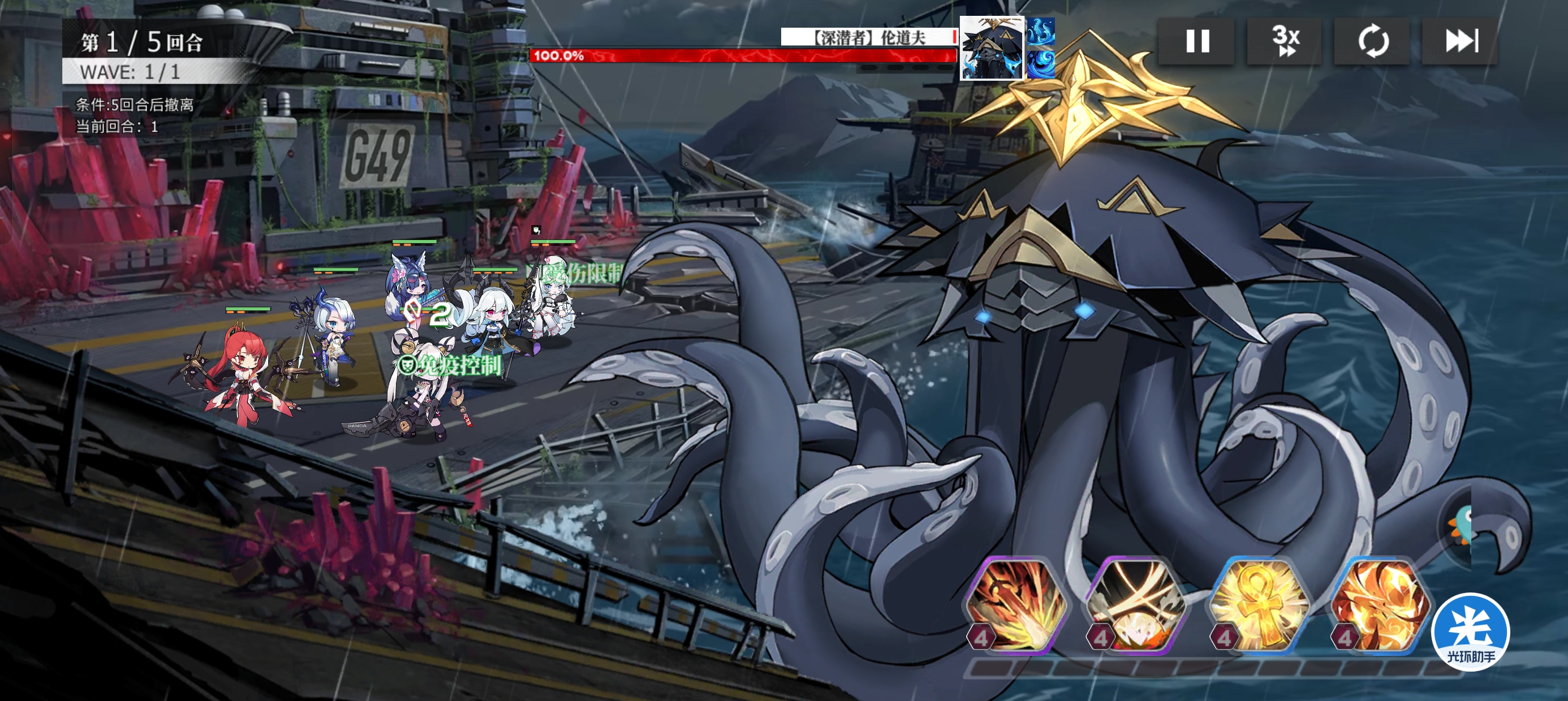
Task: Inspect the blue flame boss buff icon
Action: (x=1041, y=32)
